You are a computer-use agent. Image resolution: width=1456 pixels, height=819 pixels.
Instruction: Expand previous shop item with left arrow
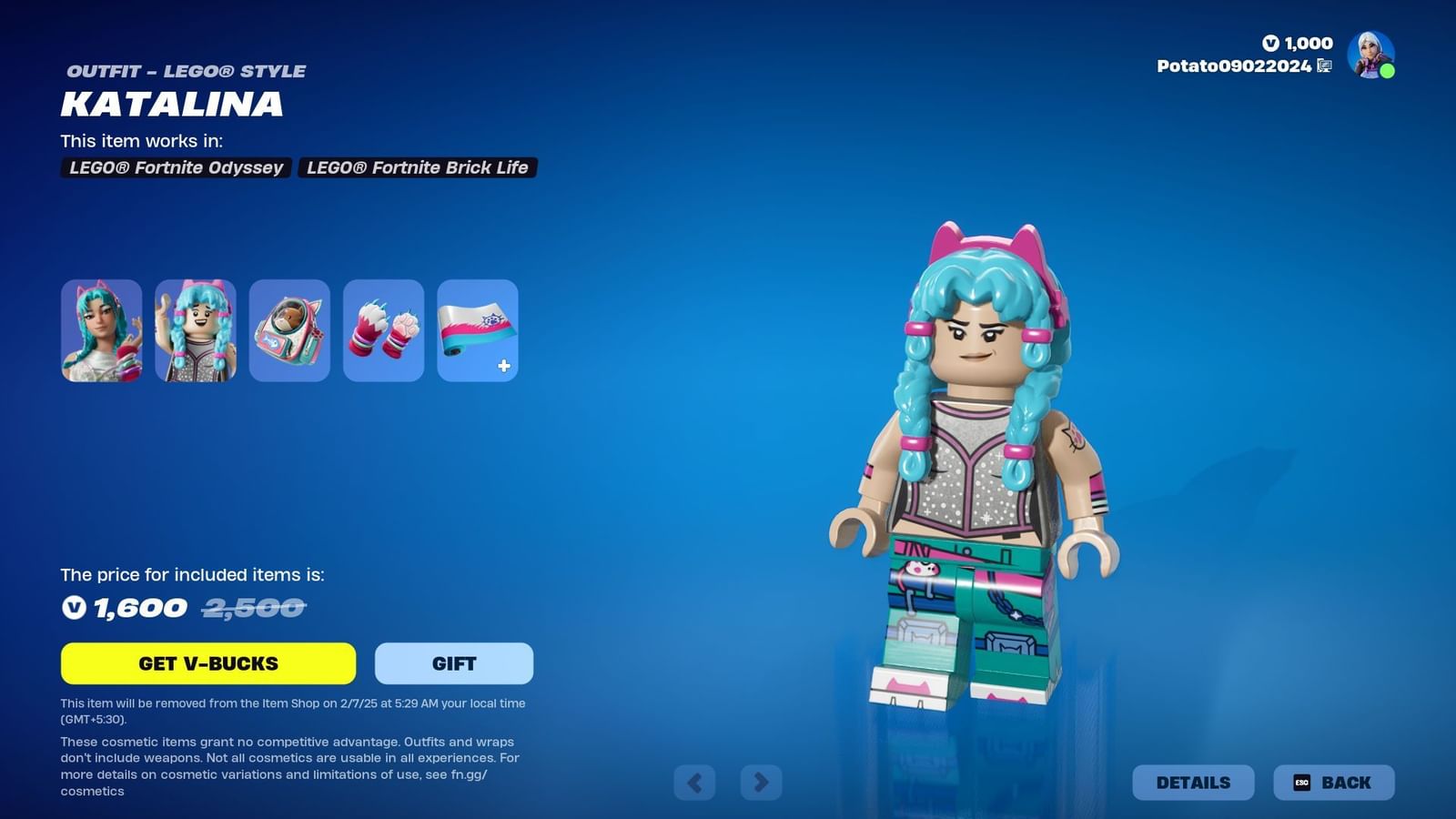click(x=696, y=782)
